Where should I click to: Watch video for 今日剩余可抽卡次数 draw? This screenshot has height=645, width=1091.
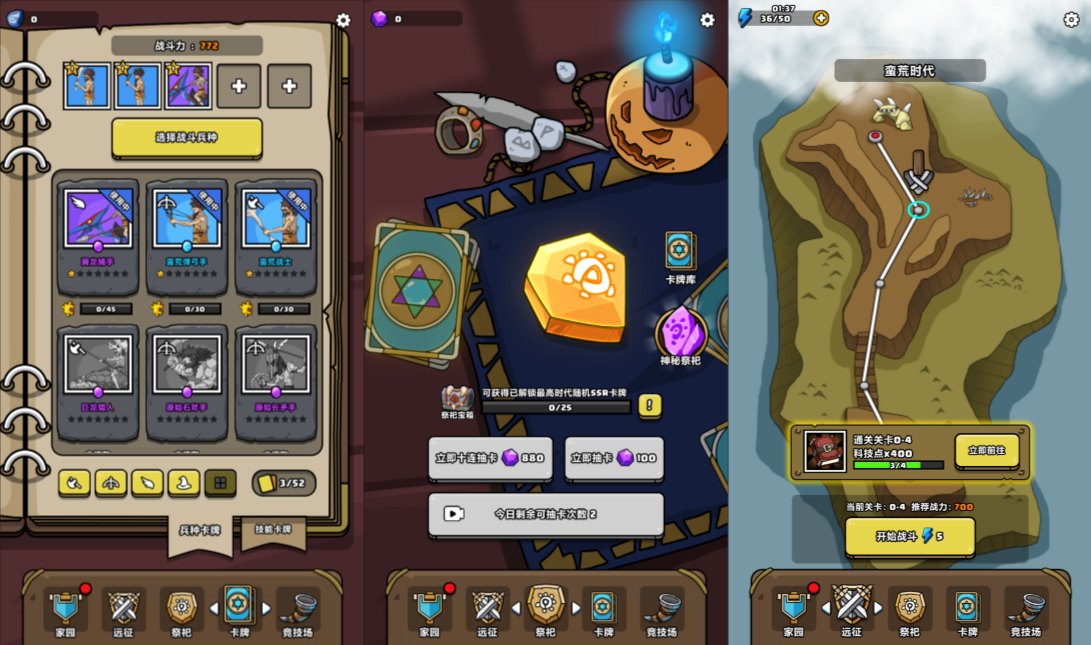[546, 514]
